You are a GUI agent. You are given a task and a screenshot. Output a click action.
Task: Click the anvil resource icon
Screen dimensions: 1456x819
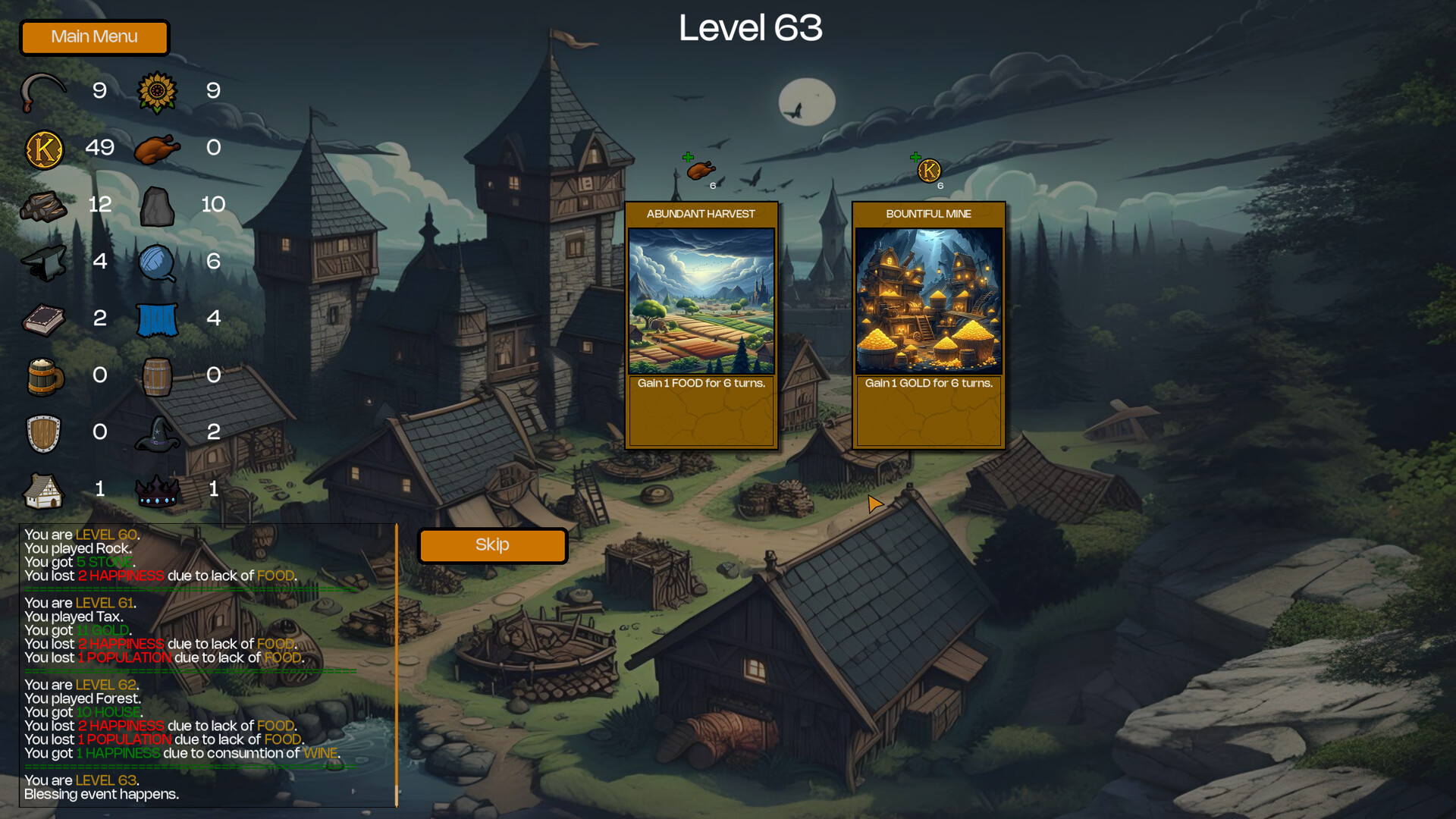[43, 262]
